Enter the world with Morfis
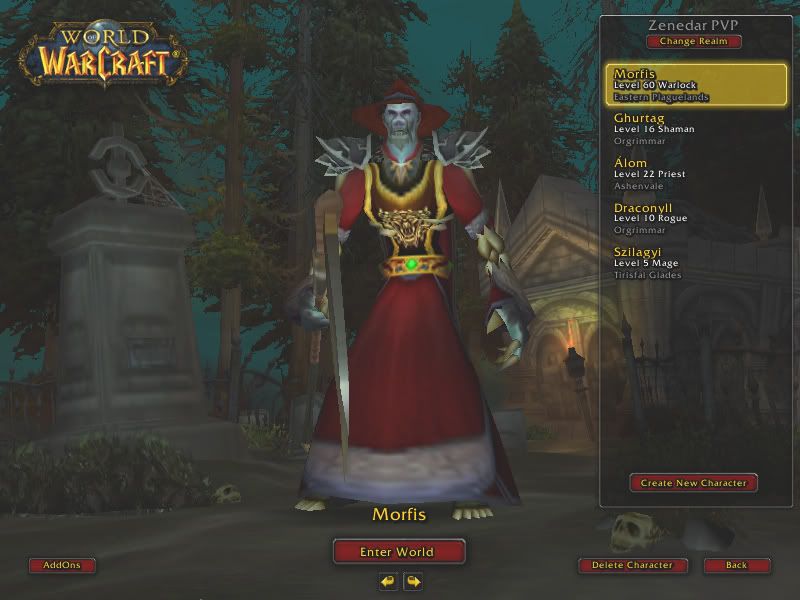Viewport: 800px width, 600px height. [x=399, y=551]
